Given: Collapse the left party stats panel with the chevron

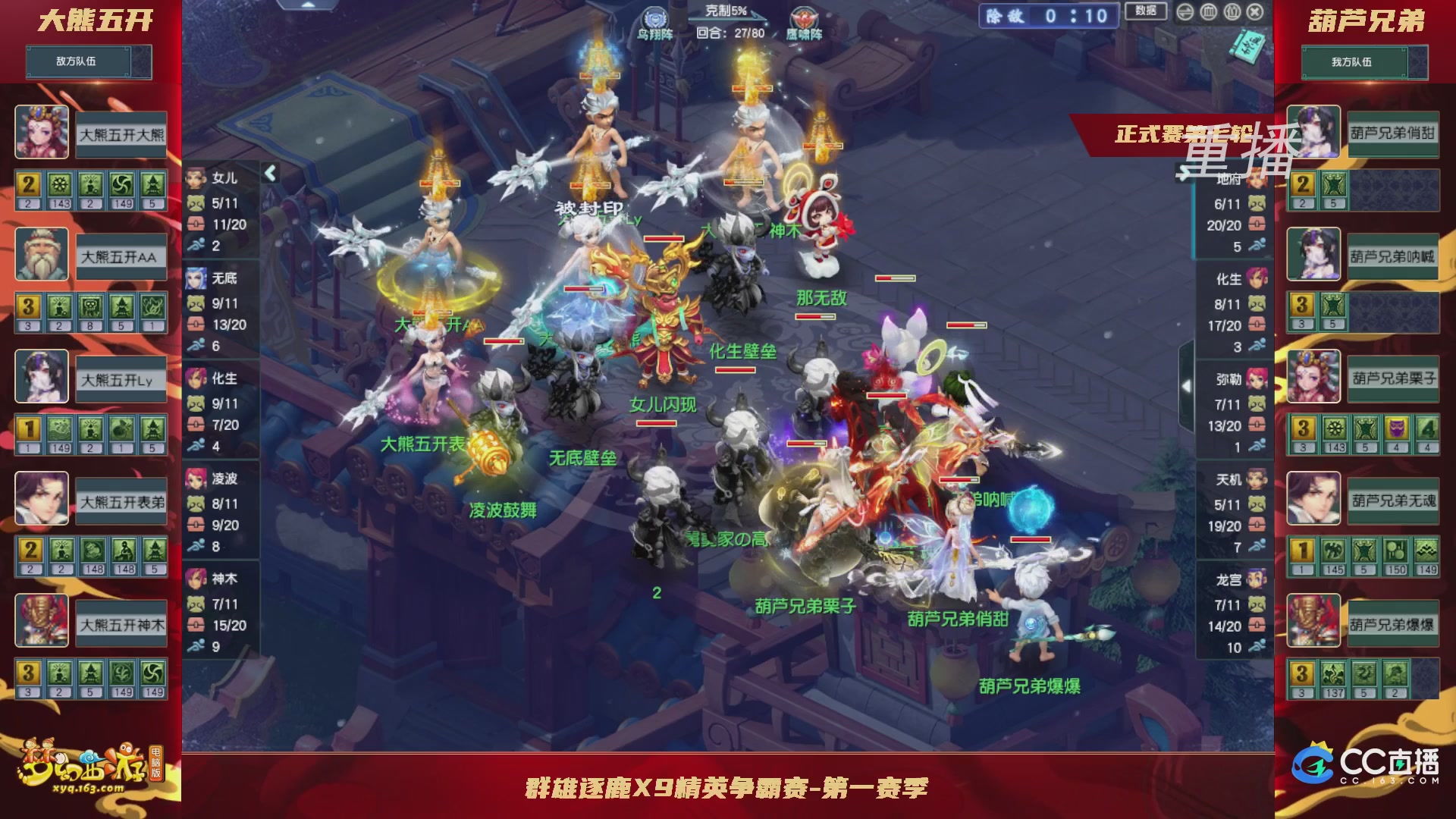Looking at the screenshot, I should [x=271, y=173].
